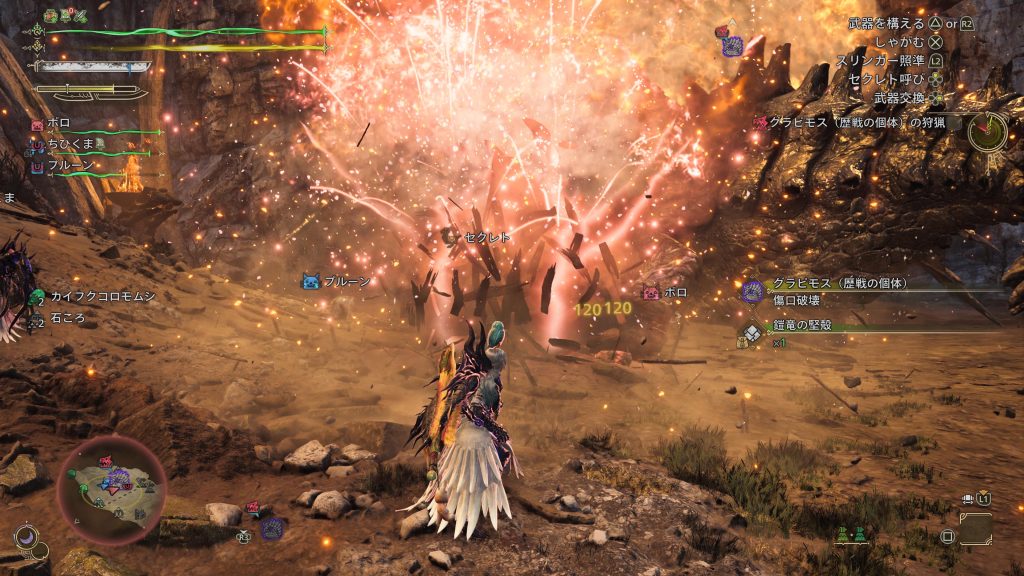Select the 石ころ slinger ammo entry
This screenshot has height=576, width=1024.
pyautogui.click(x=68, y=318)
